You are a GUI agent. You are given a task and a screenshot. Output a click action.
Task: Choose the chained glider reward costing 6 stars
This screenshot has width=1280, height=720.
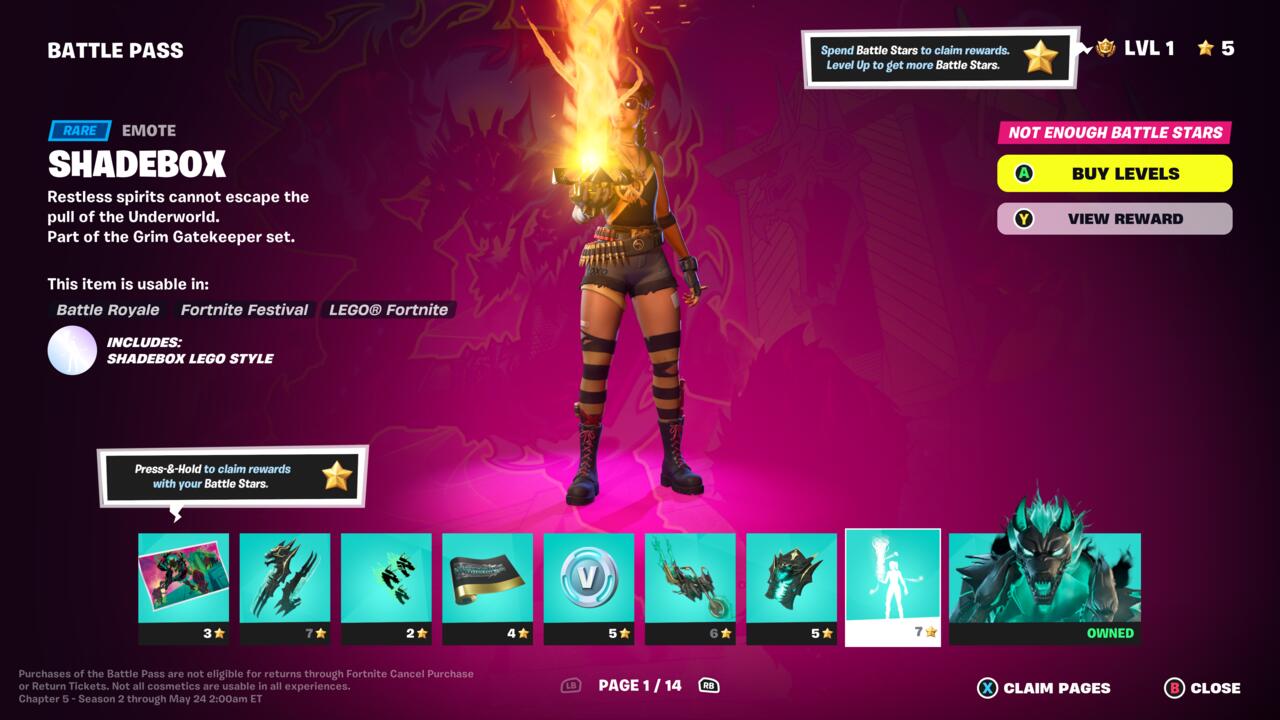click(690, 588)
